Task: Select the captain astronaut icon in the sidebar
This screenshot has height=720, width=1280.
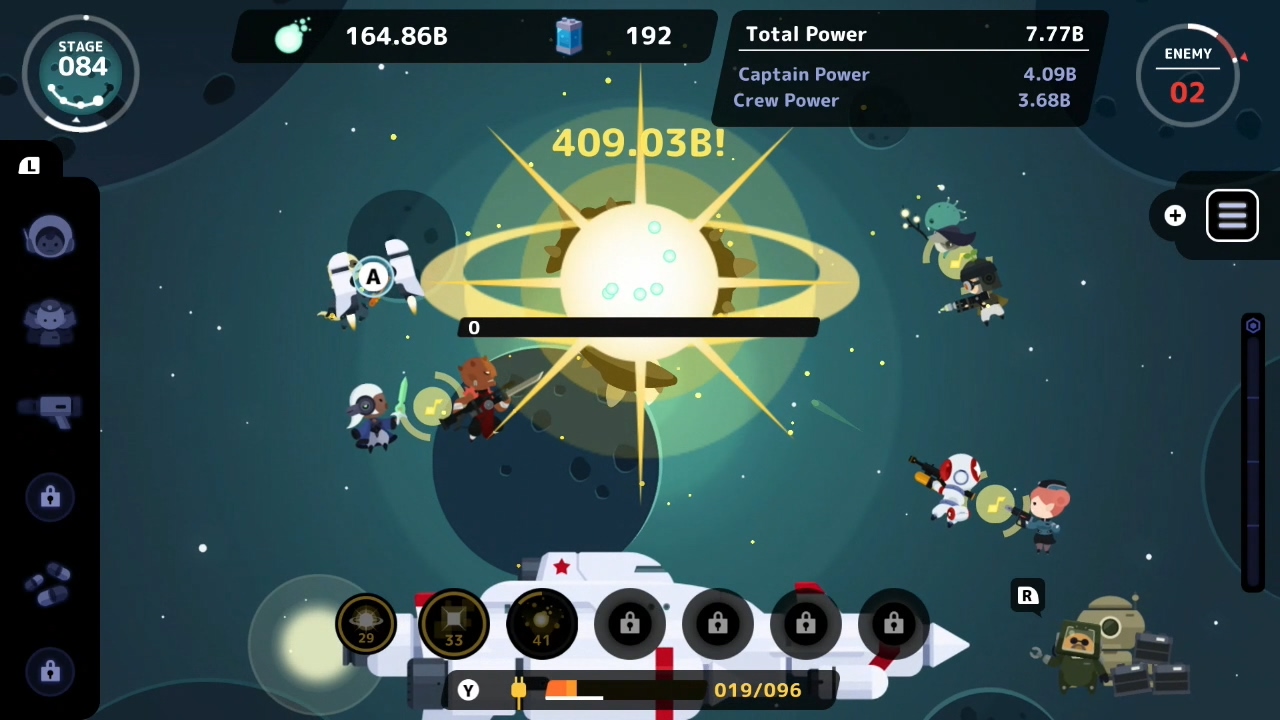Action: tap(50, 236)
